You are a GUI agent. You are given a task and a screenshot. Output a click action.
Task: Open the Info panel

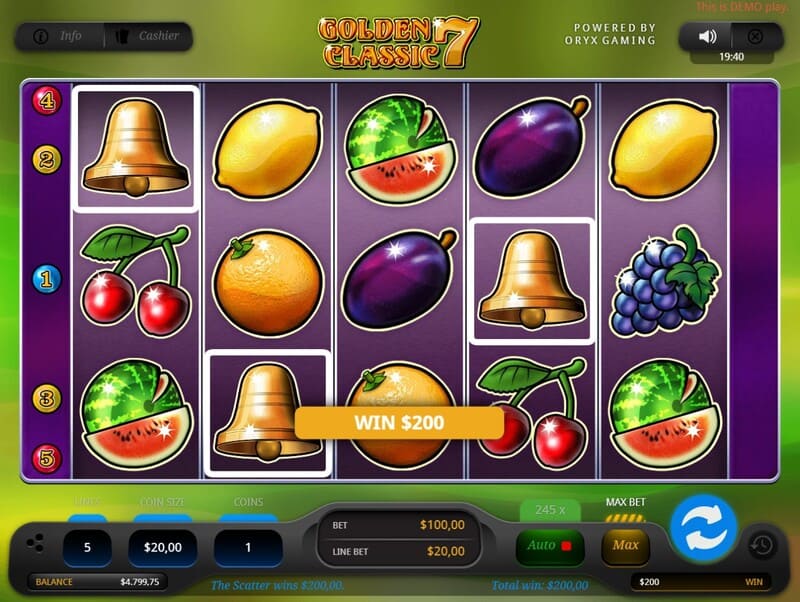tap(58, 37)
